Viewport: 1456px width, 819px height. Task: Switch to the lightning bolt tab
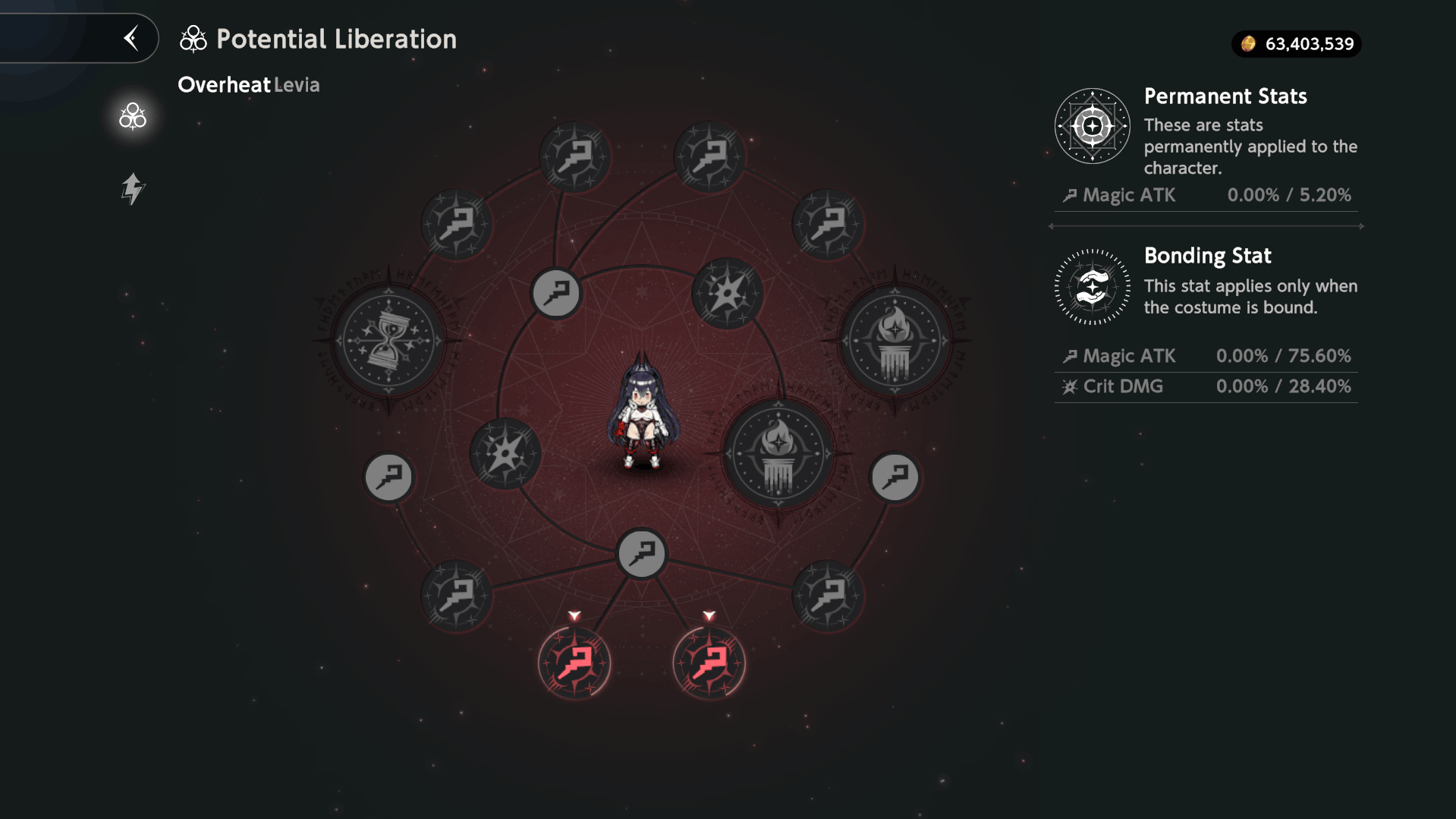133,188
